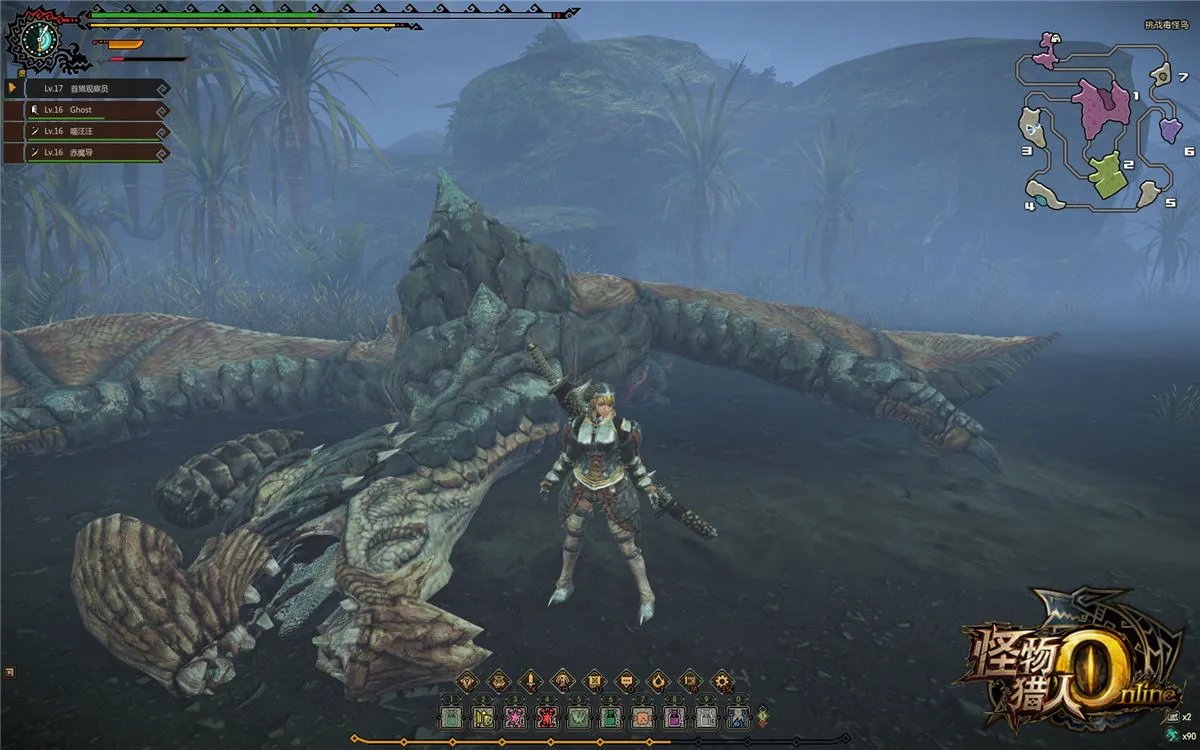Use the white bottles in hotbar slot 9
Viewport: 1200px width, 750px height.
pyautogui.click(x=706, y=716)
